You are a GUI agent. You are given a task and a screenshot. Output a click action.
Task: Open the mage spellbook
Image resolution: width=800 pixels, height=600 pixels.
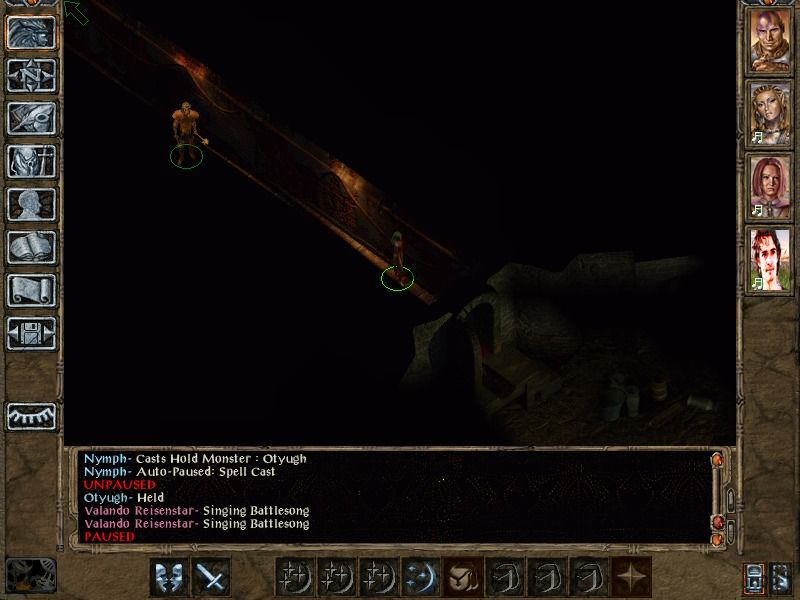[x=31, y=247]
